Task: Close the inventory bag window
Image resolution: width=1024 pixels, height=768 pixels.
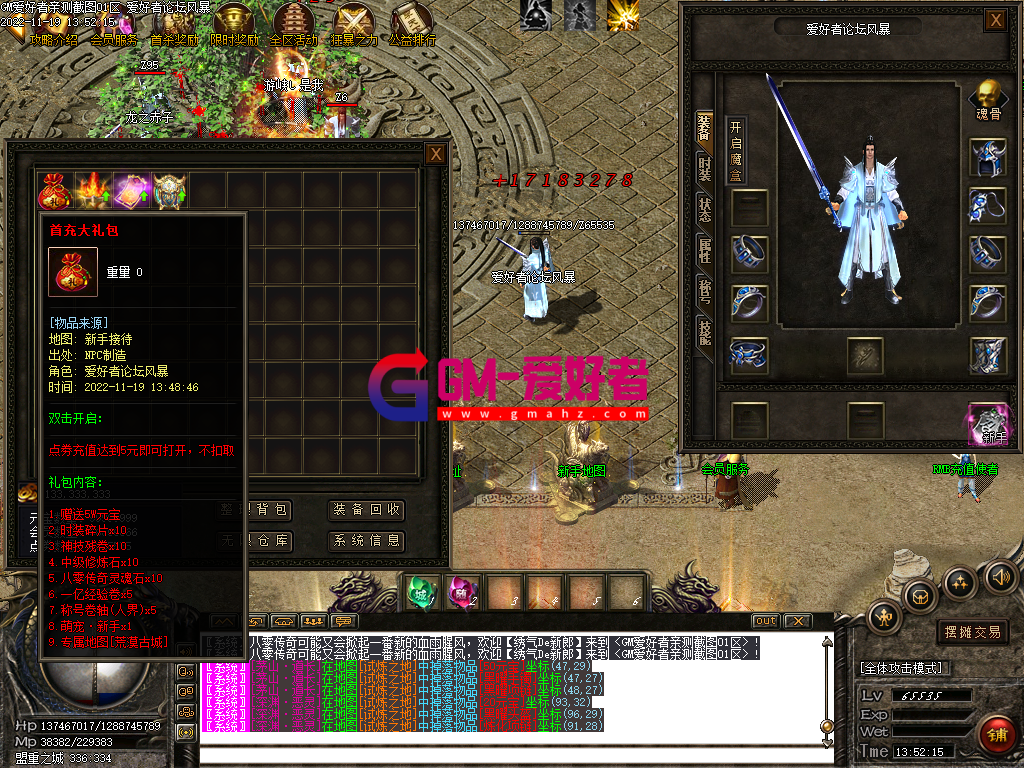Action: 435,154
